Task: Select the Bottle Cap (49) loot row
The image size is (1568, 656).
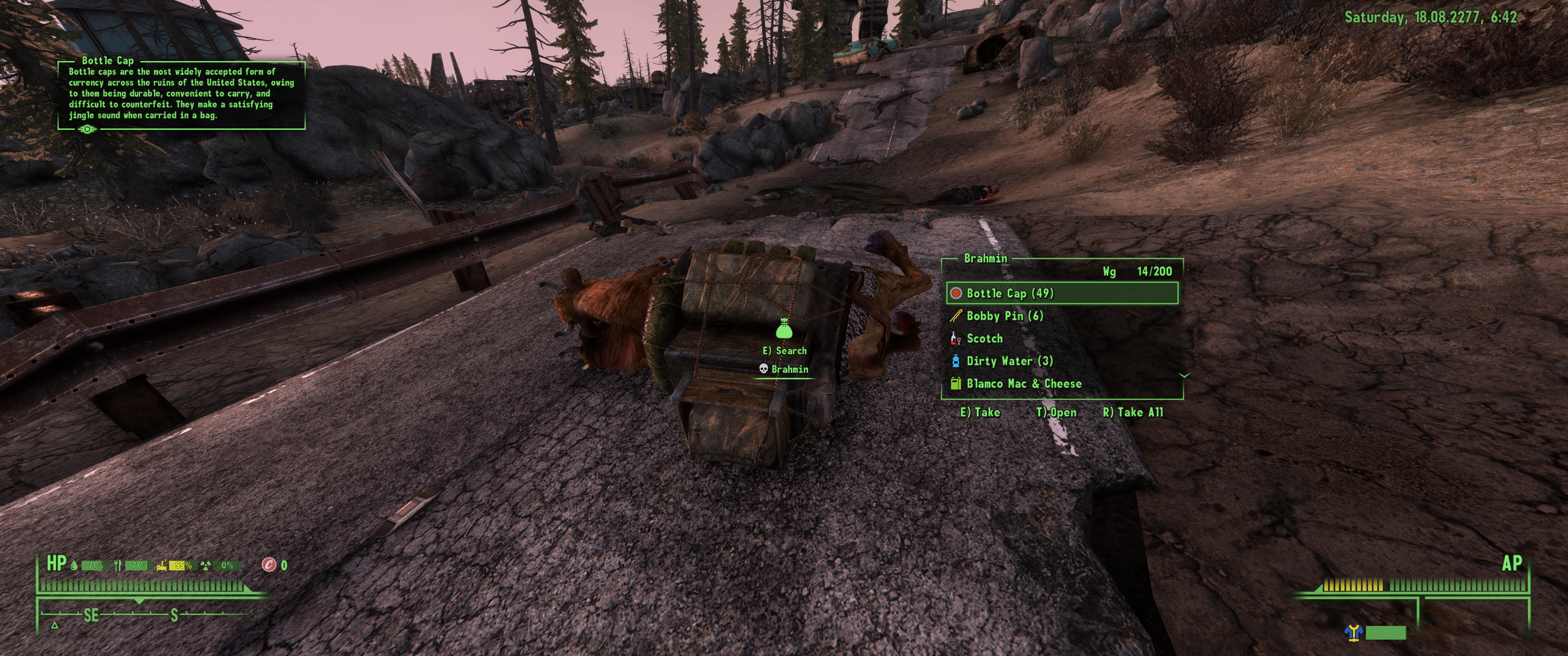Action: pyautogui.click(x=1062, y=293)
